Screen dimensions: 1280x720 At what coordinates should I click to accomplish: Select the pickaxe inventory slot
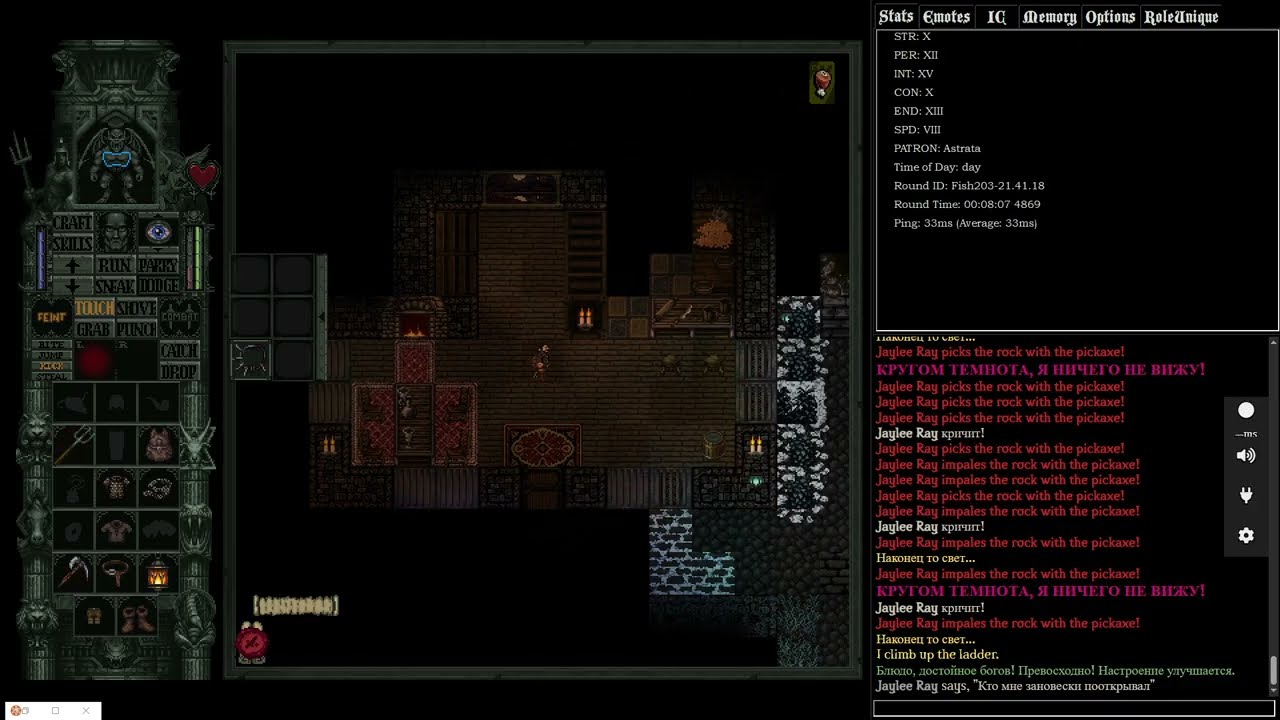click(73, 573)
